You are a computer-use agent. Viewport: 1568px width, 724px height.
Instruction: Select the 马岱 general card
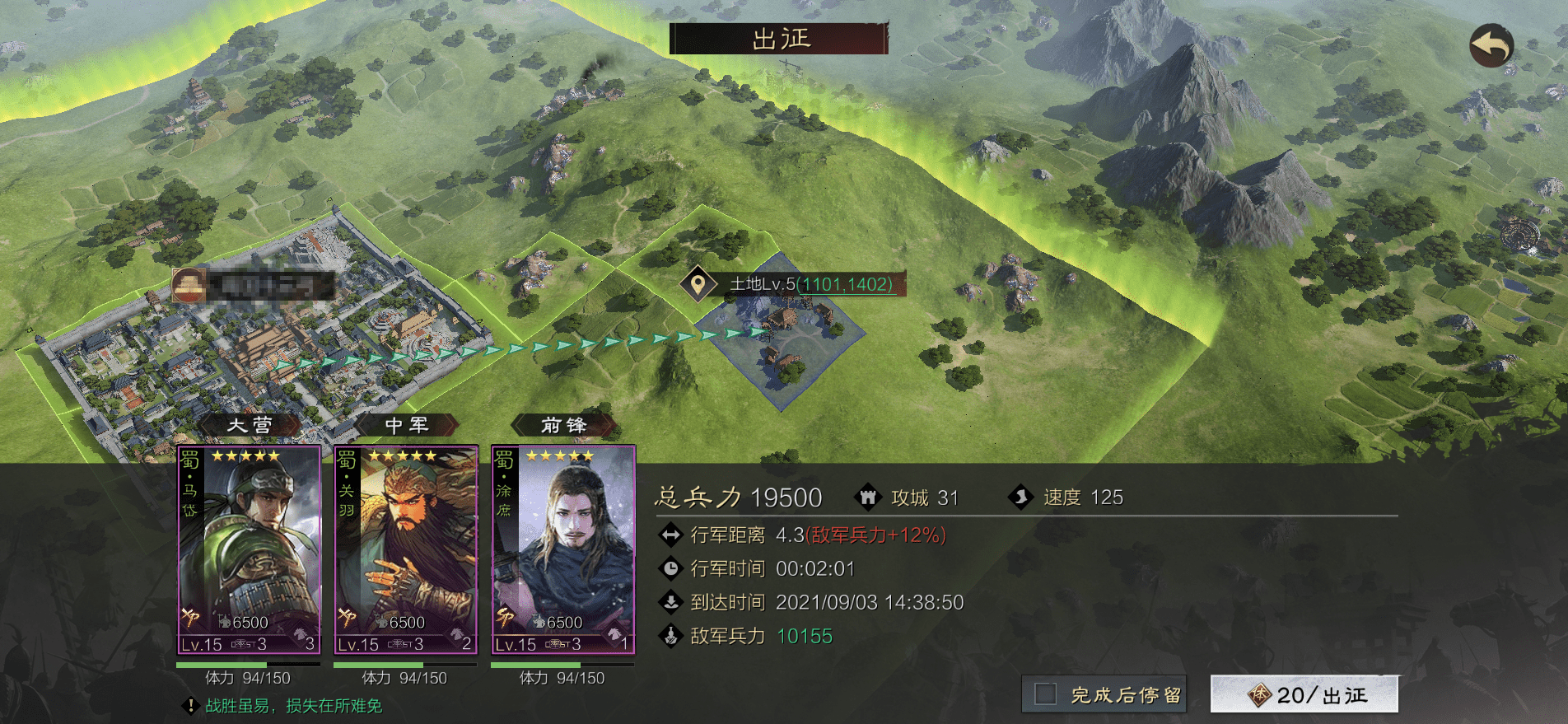click(x=249, y=549)
